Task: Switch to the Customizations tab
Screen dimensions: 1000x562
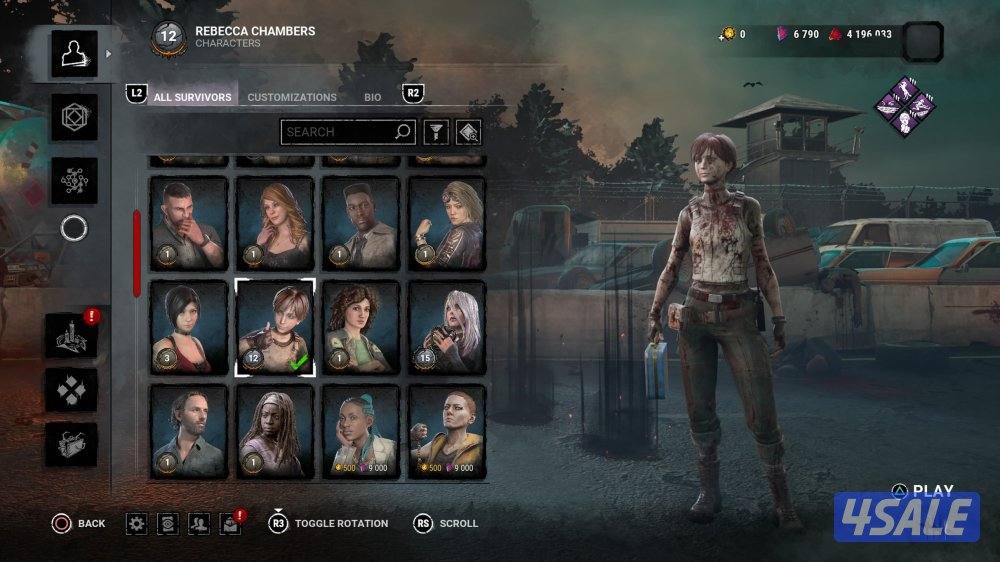Action: point(292,97)
